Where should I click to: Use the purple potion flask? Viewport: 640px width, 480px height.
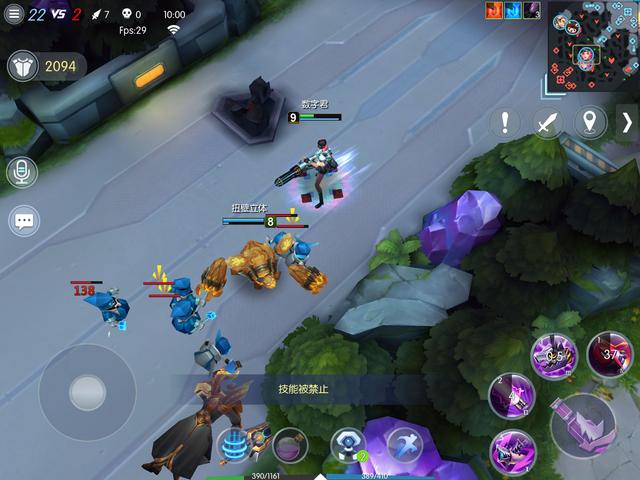point(290,444)
